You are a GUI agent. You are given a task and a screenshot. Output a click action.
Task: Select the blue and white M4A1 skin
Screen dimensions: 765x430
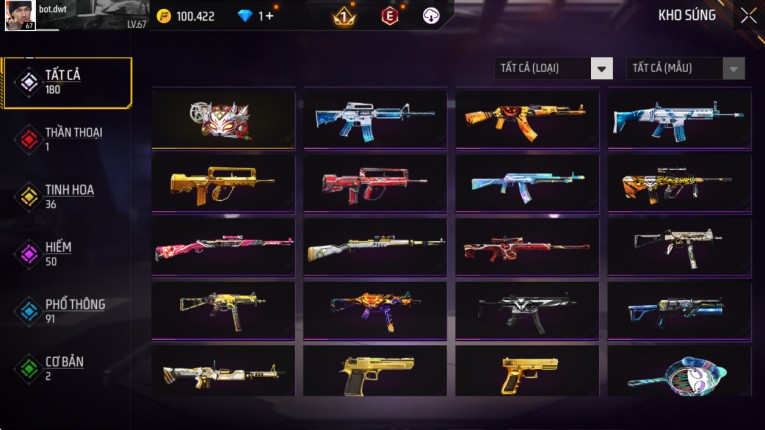(375, 120)
